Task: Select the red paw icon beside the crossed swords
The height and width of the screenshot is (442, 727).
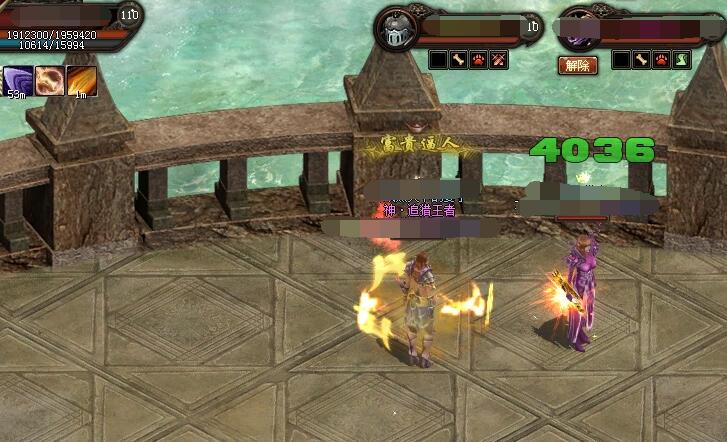Action: tap(478, 60)
